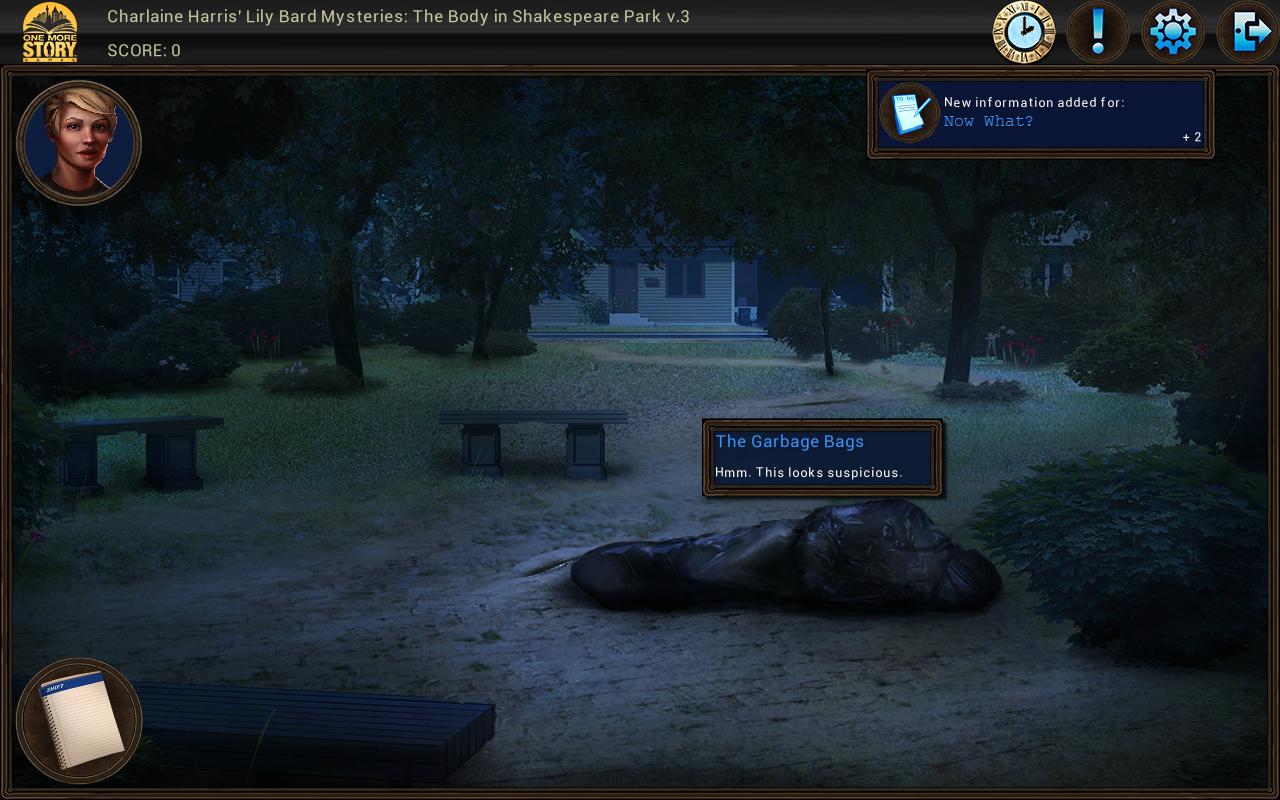Open the gear settings menu
The width and height of the screenshot is (1280, 800).
coord(1172,33)
